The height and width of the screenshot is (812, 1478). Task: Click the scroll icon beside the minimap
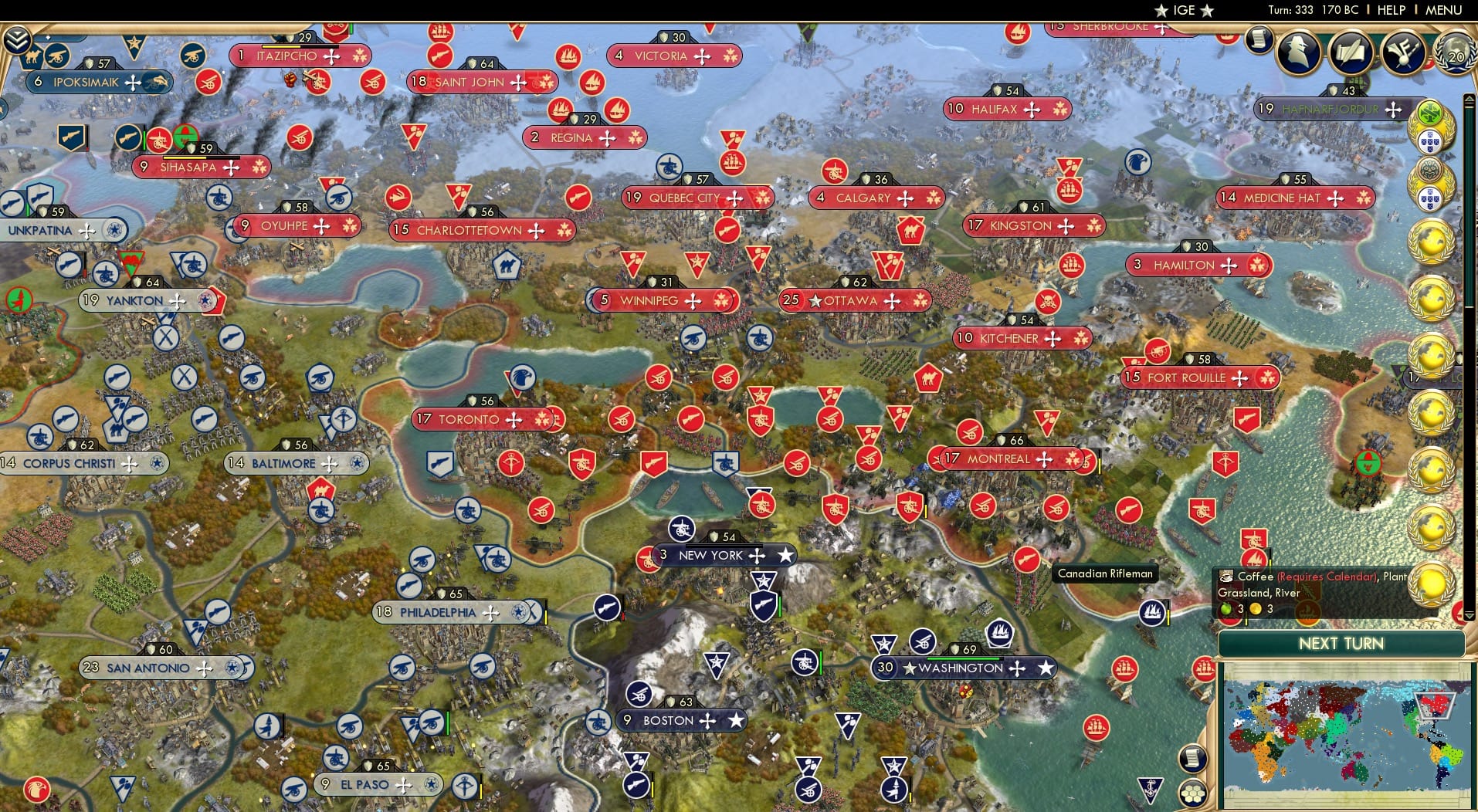(x=1192, y=758)
